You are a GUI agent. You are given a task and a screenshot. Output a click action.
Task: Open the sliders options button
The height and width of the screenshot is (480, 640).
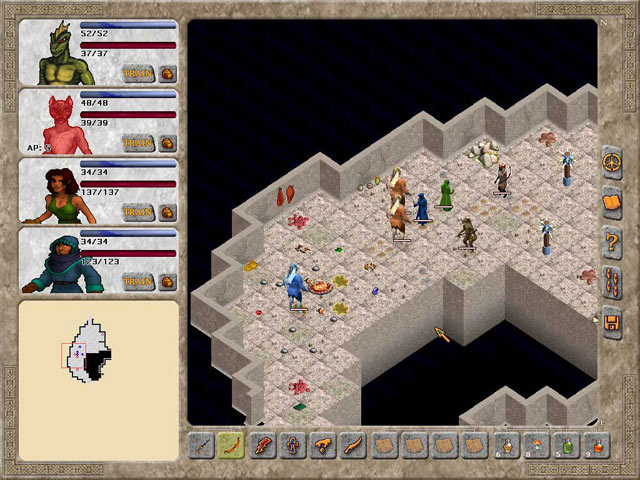[613, 282]
